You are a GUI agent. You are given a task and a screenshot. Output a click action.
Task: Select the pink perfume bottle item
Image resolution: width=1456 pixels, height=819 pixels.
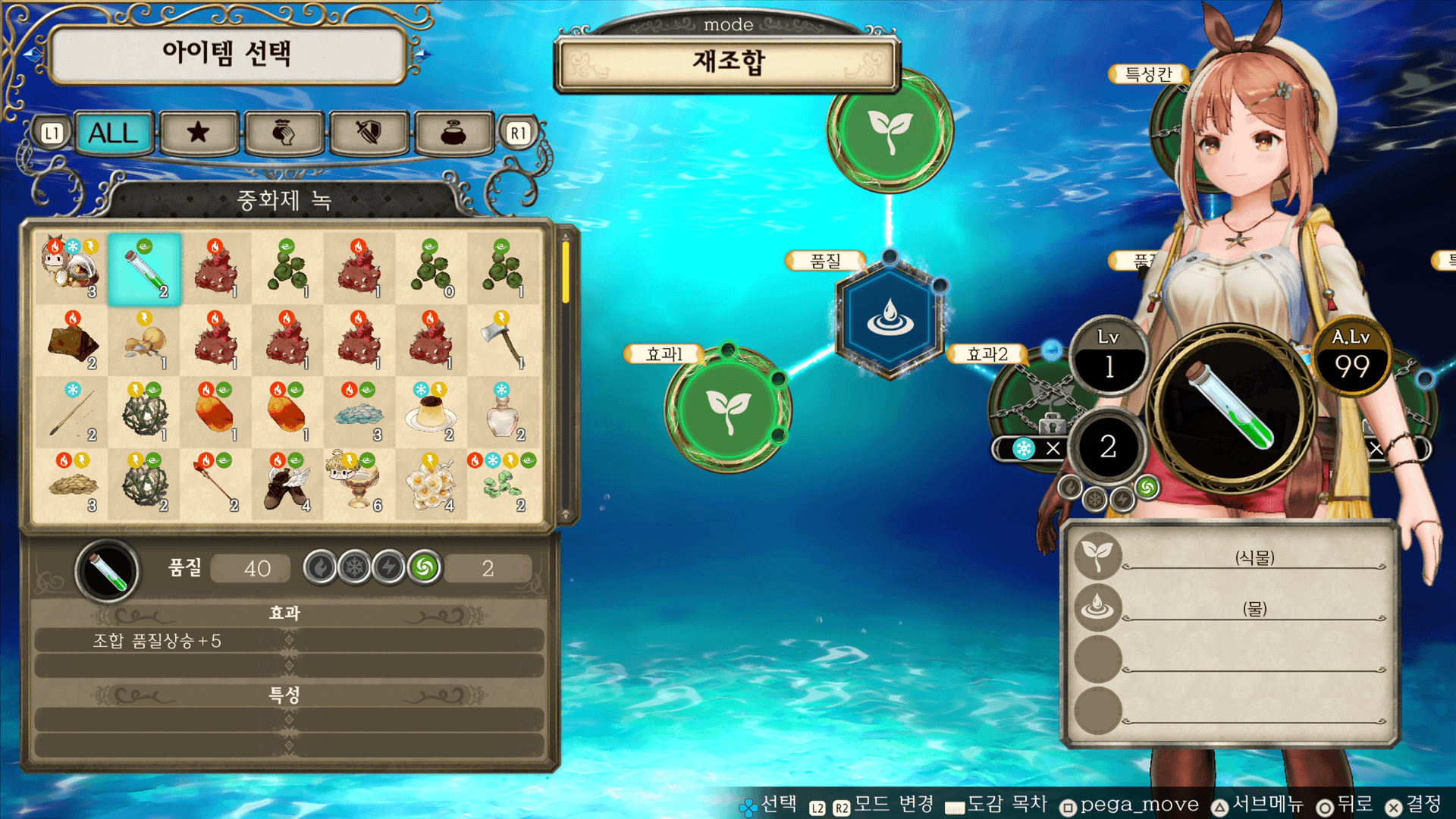pos(502,413)
